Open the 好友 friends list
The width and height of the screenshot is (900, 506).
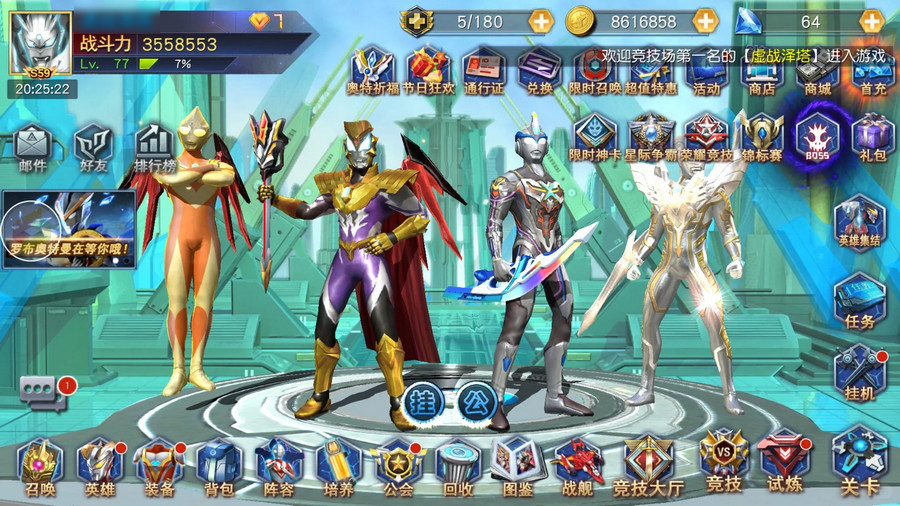pyautogui.click(x=93, y=146)
